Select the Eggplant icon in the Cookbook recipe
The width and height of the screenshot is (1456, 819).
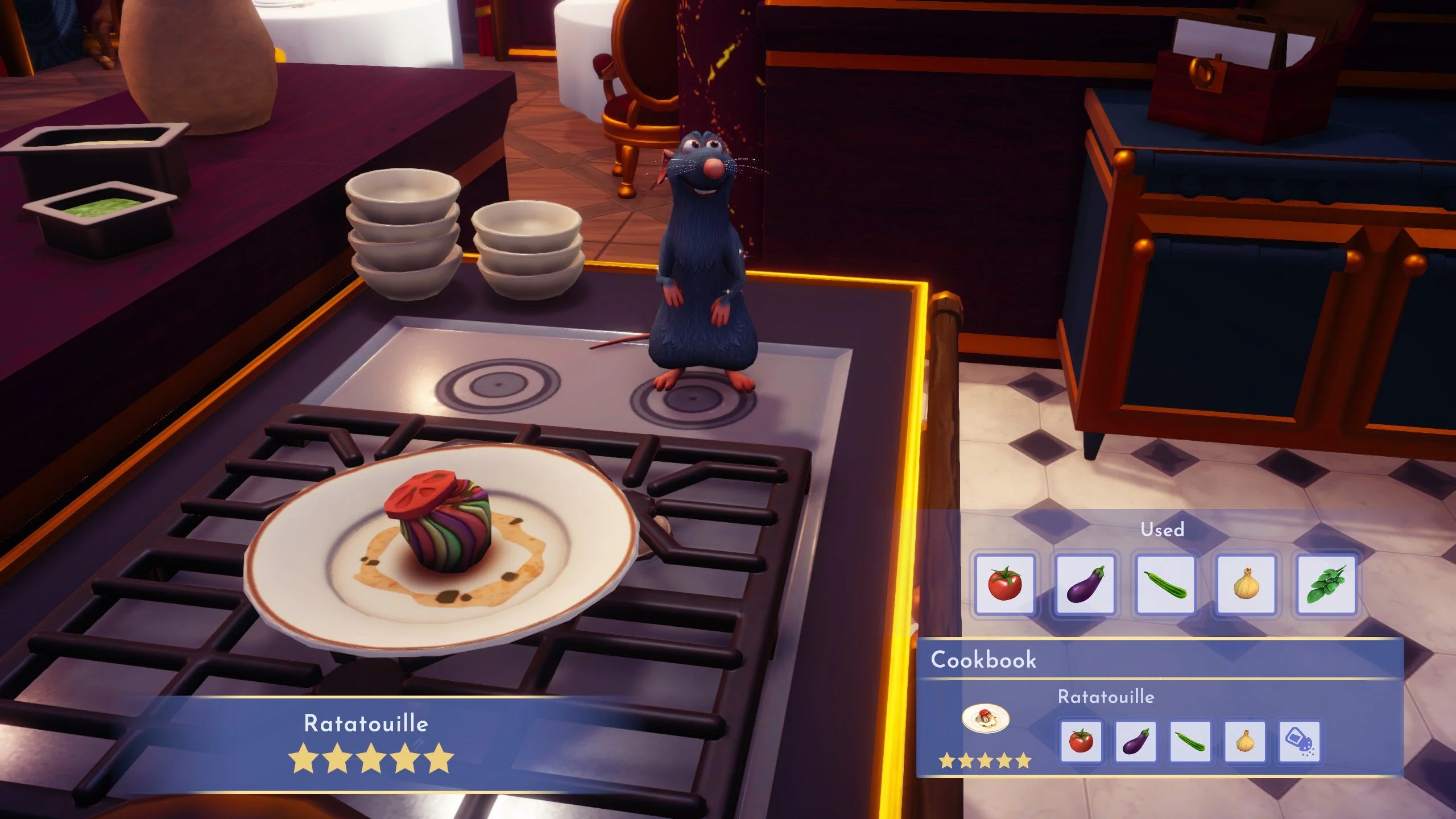[1135, 742]
